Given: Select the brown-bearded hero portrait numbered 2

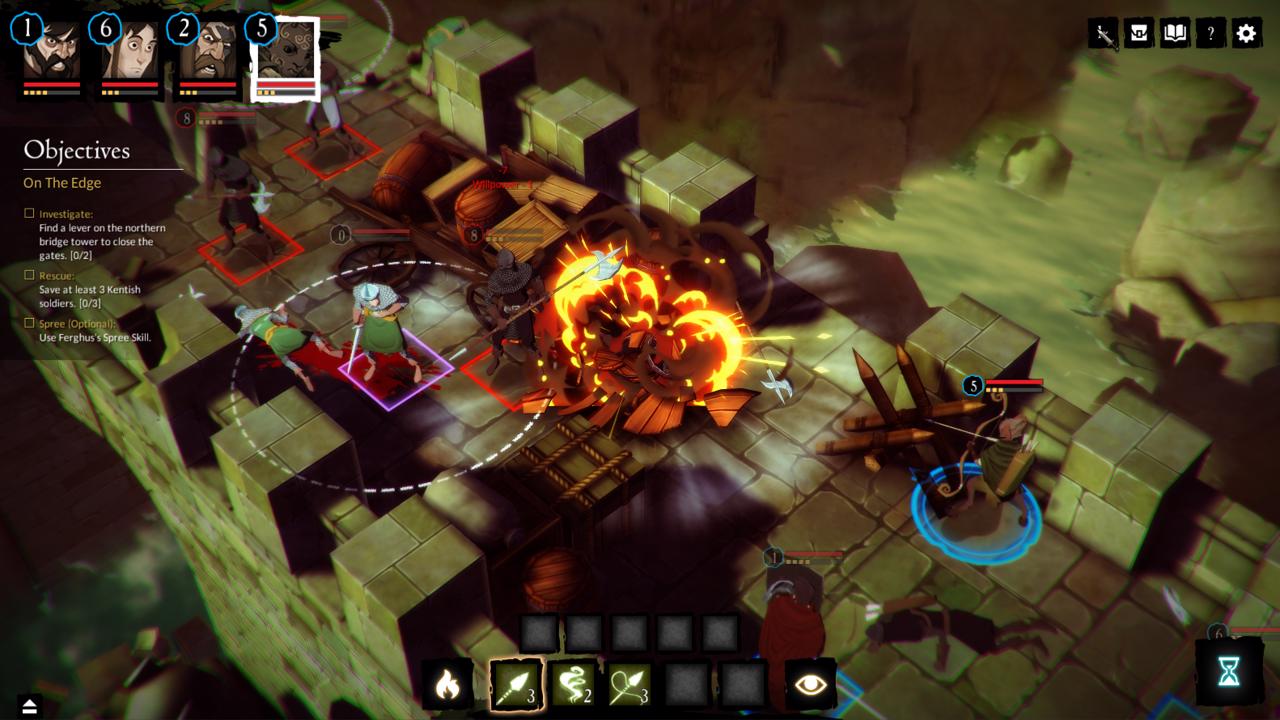Looking at the screenshot, I should click(208, 56).
